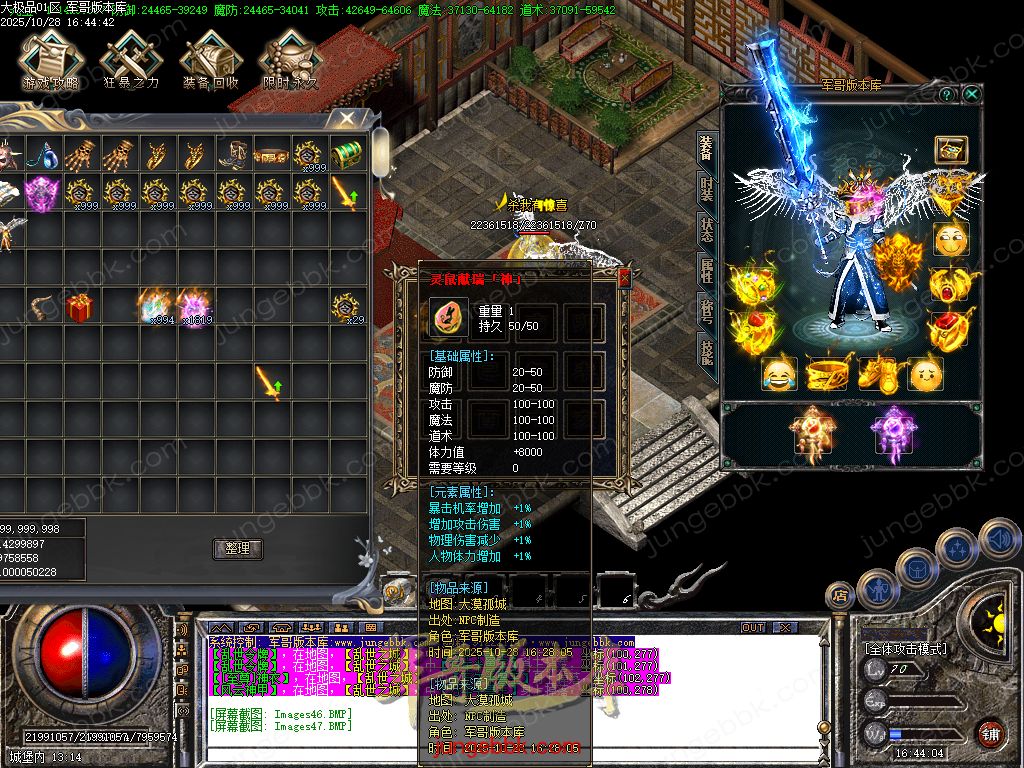
Task: Click the question mark help button
Action: click(x=947, y=94)
